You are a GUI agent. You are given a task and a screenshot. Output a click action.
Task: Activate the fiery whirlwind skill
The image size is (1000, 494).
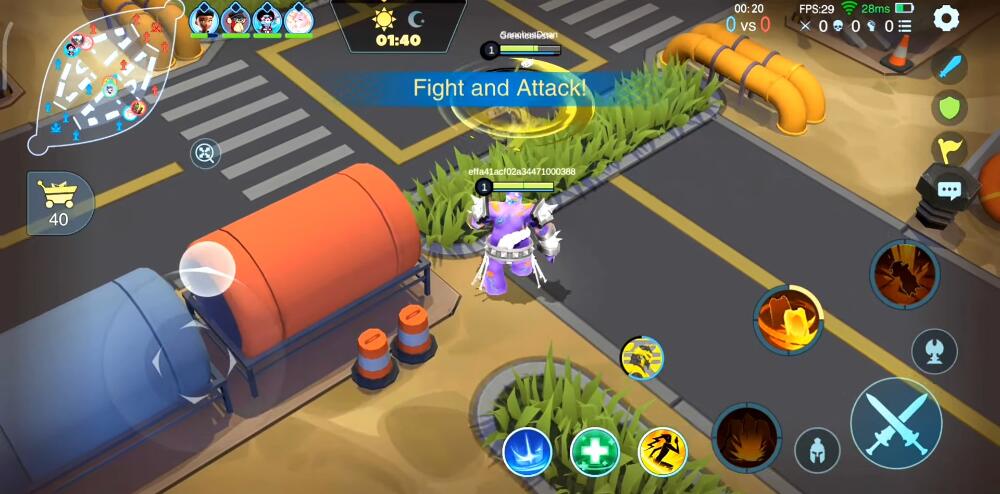(788, 320)
